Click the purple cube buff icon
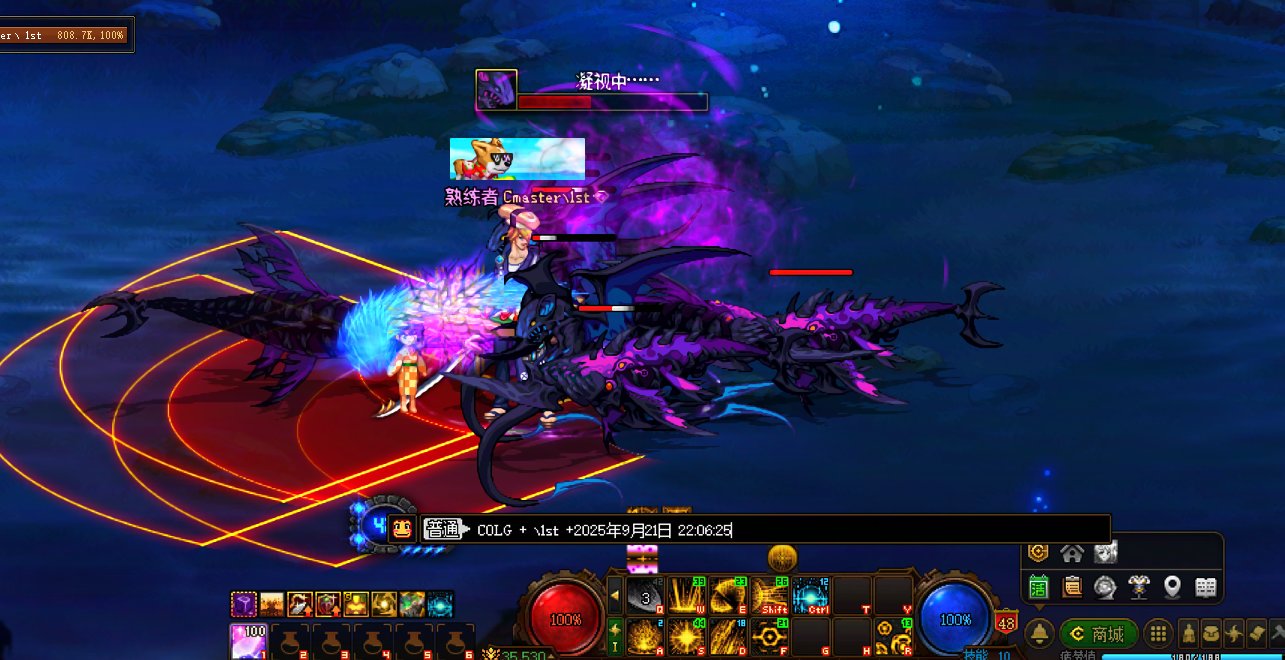The width and height of the screenshot is (1285, 660). pyautogui.click(x=244, y=604)
